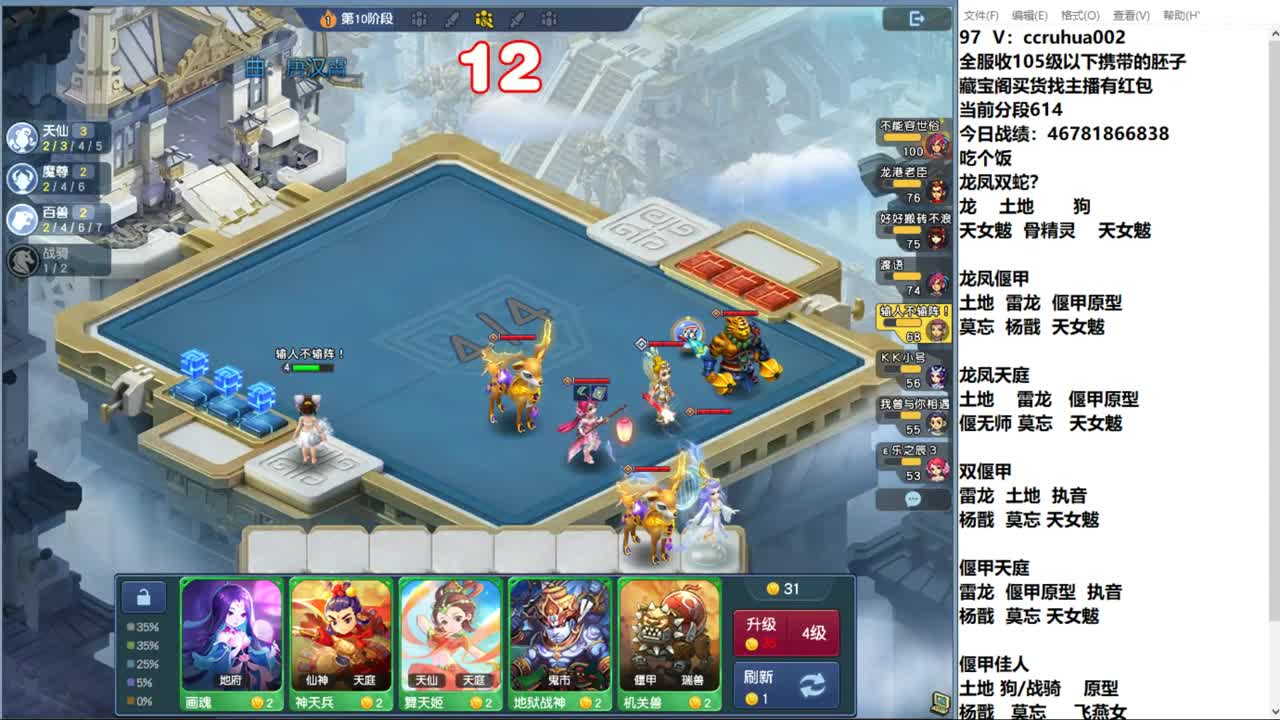Viewport: 1280px width, 720px height.
Task: Open the highlighted yellow lineup icon in top bar
Action: tap(483, 18)
